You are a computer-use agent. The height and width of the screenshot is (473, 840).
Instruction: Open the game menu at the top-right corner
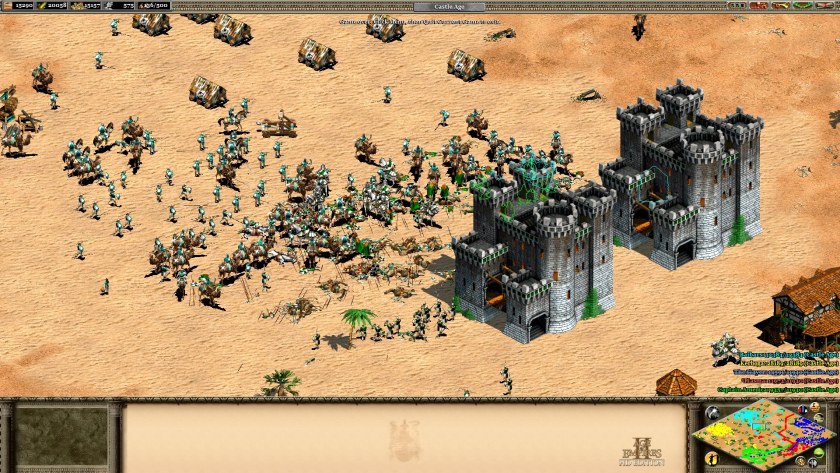[827, 6]
